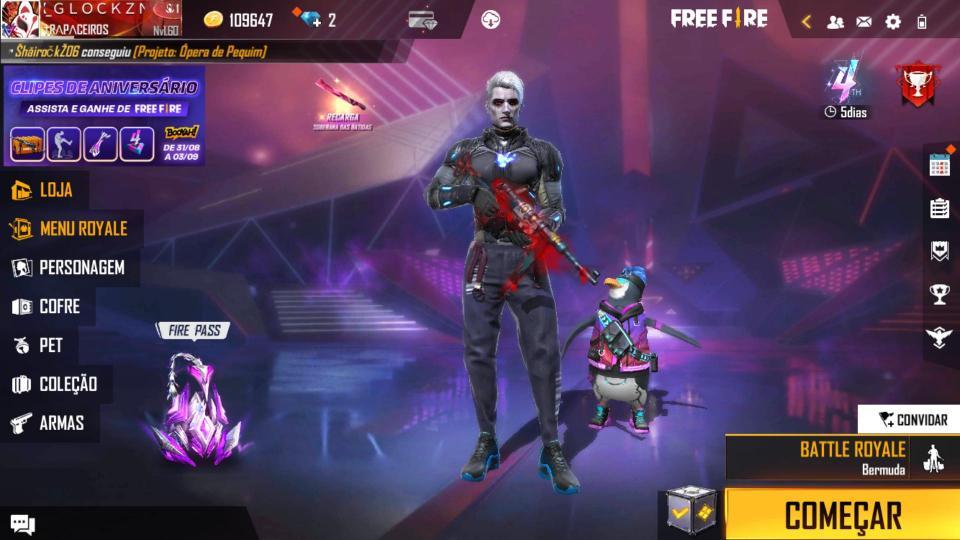Start the match with COMEÇAR
Screen dimensions: 960x540
842,515
